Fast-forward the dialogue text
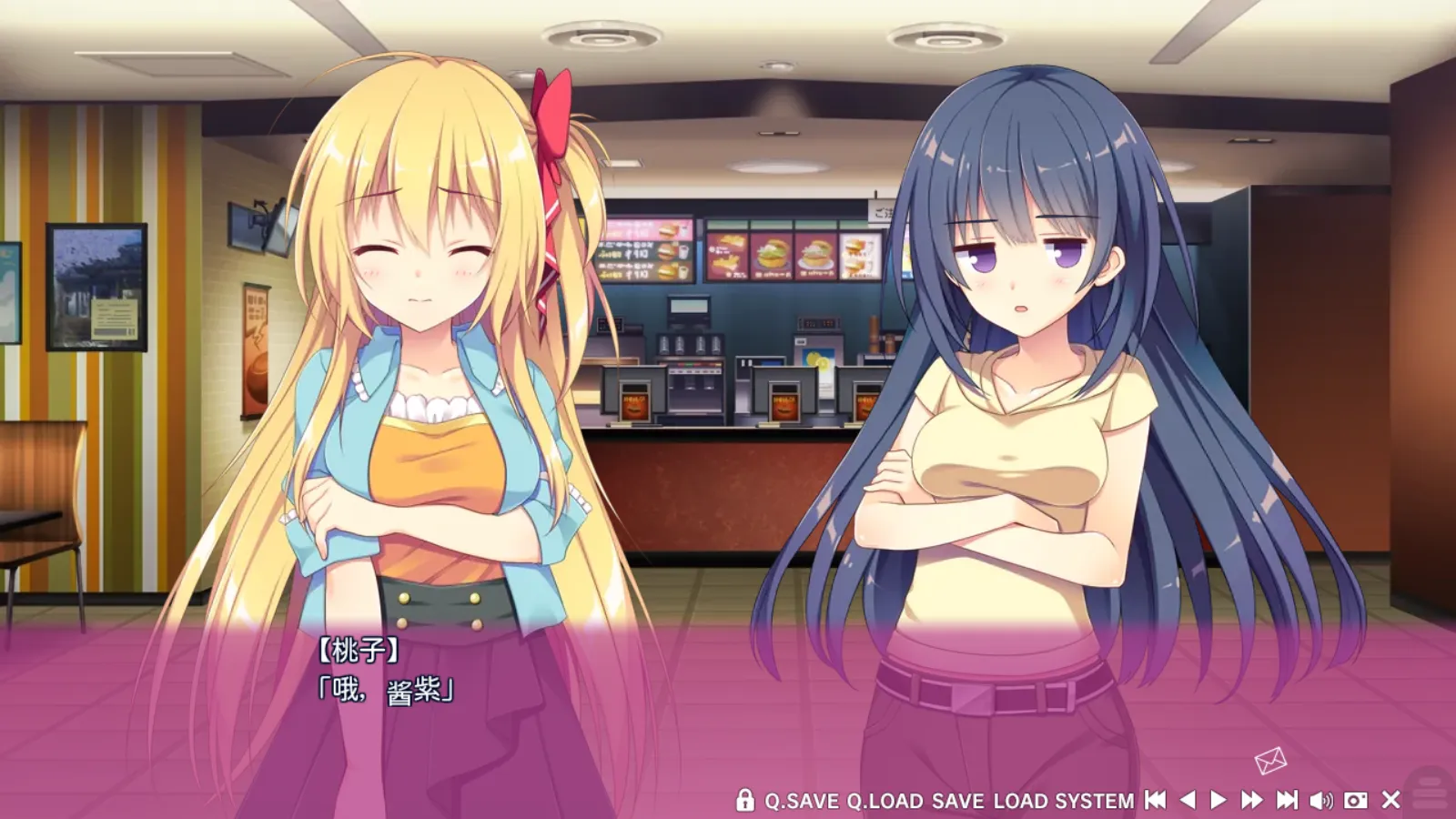This screenshot has height=819, width=1456. [x=1252, y=800]
